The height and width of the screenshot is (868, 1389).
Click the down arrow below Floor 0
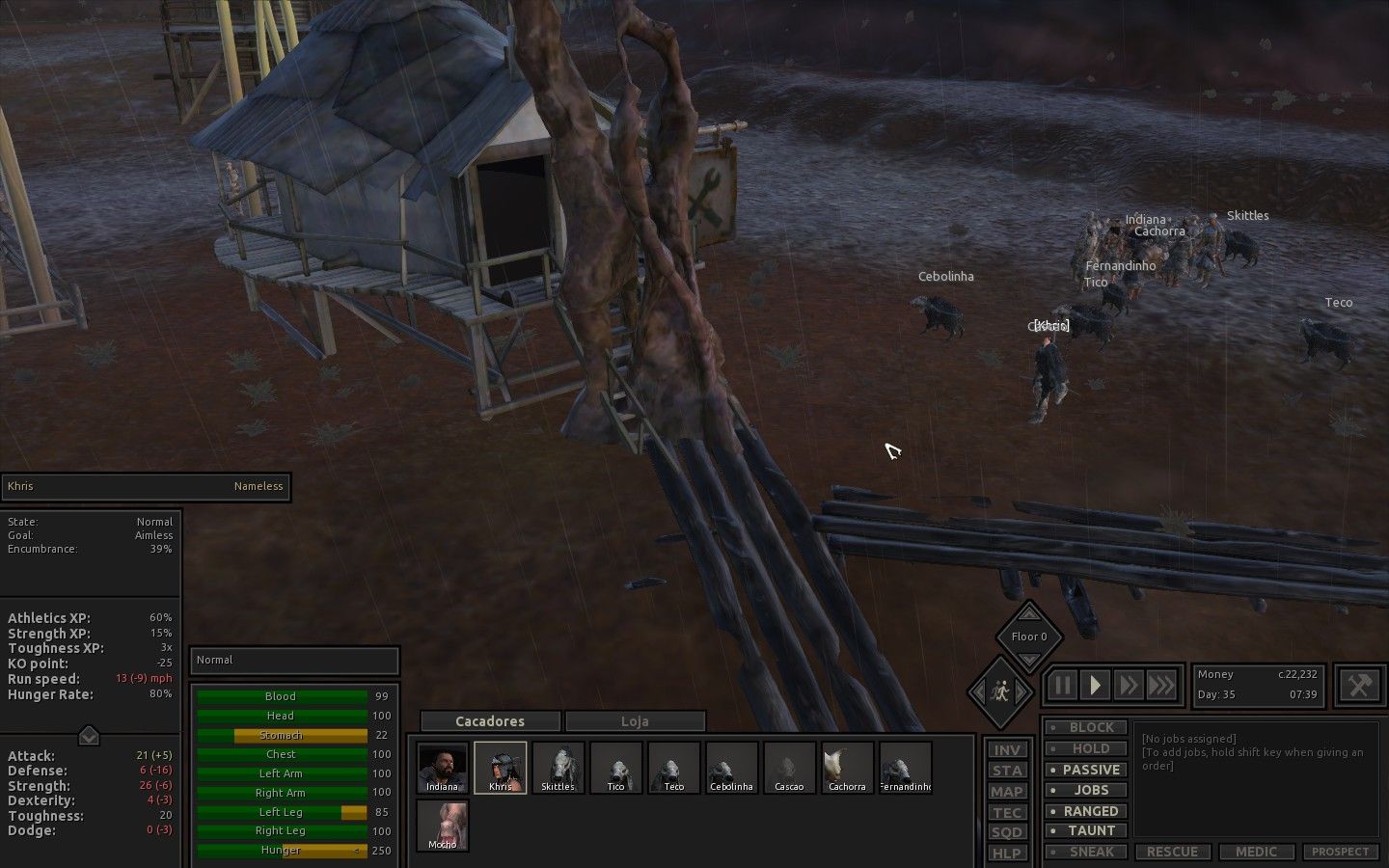[1030, 660]
